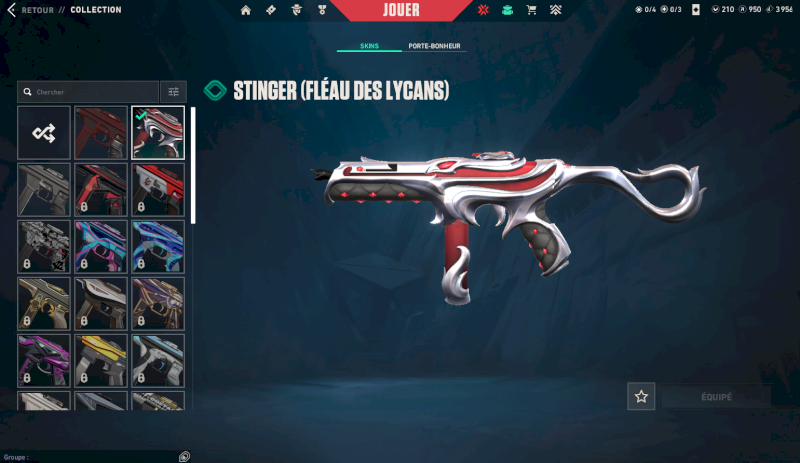Screen dimensions: 800x463
Task: Pick the yellow and black Stinger skin
Action: click(101, 360)
